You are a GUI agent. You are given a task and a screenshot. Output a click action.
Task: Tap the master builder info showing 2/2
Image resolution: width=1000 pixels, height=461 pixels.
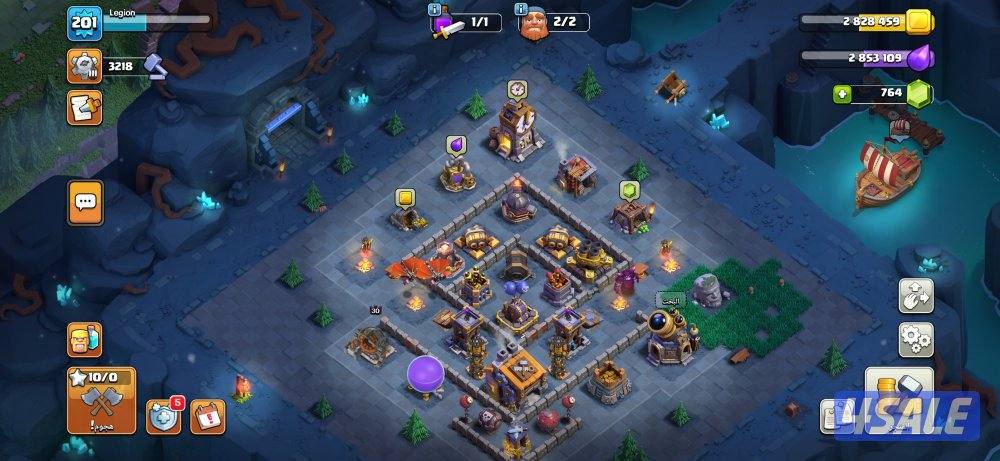553,23
